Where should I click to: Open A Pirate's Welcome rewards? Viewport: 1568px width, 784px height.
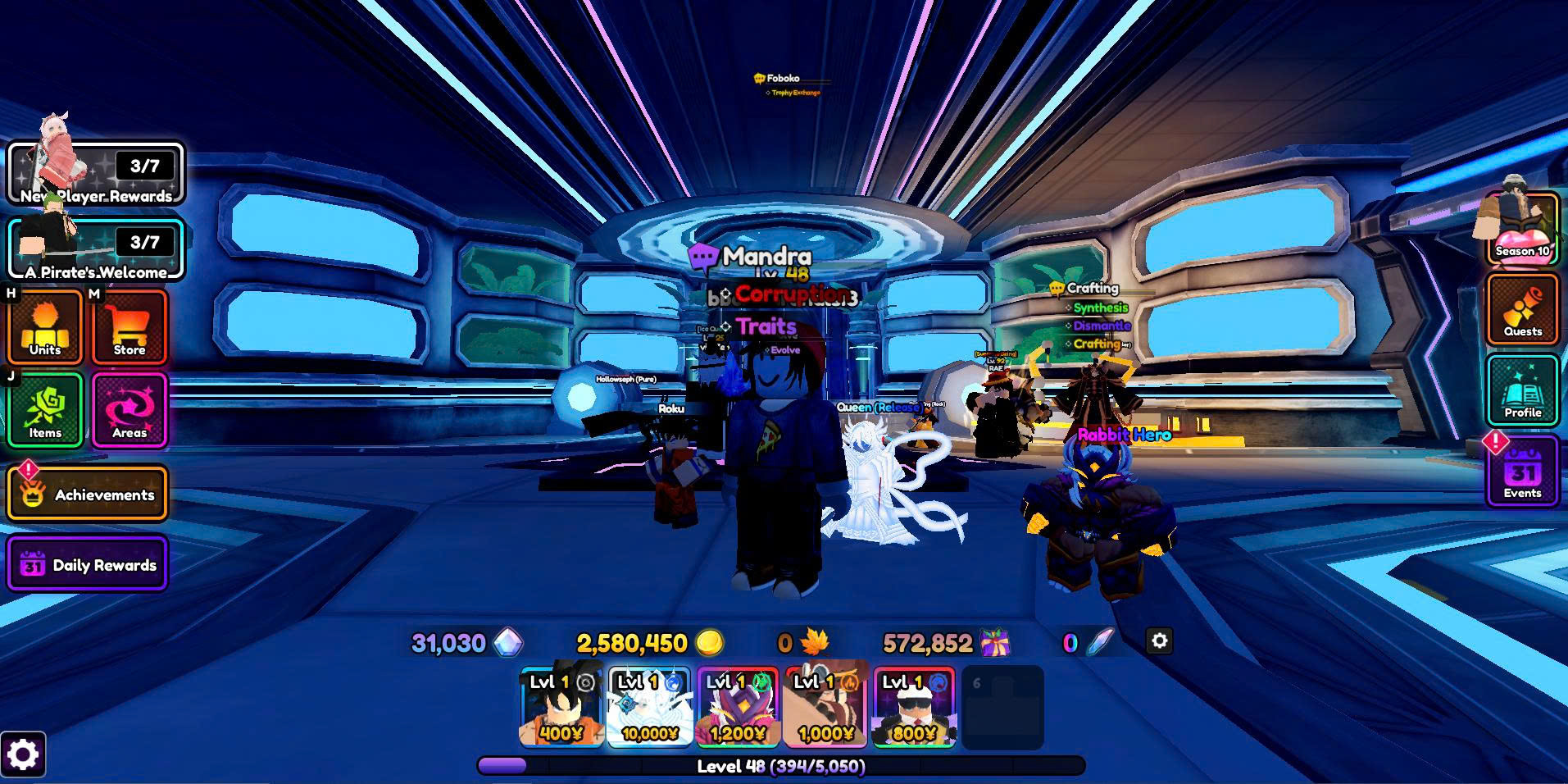[x=96, y=250]
